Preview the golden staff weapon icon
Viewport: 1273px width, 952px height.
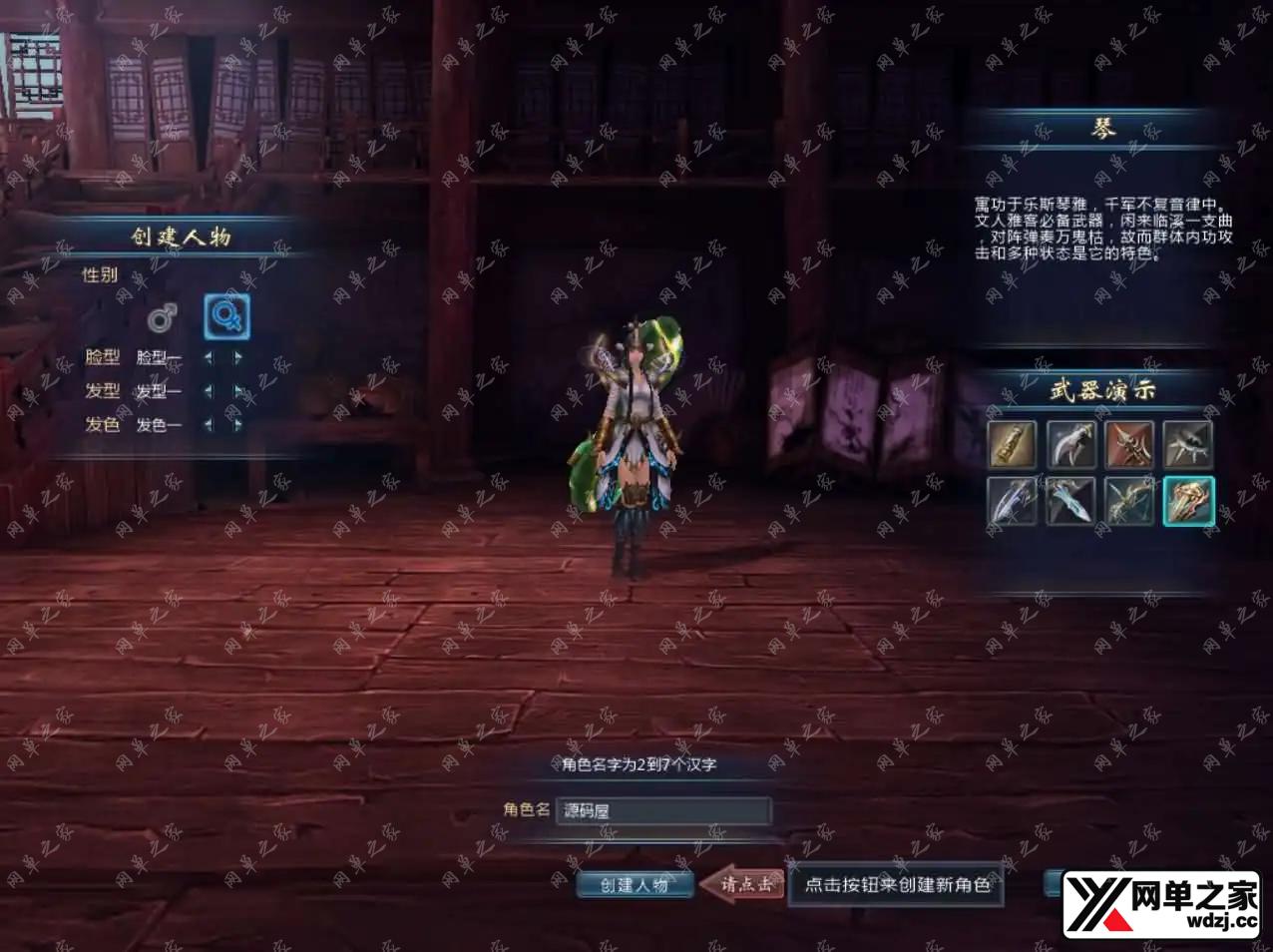[1013, 444]
